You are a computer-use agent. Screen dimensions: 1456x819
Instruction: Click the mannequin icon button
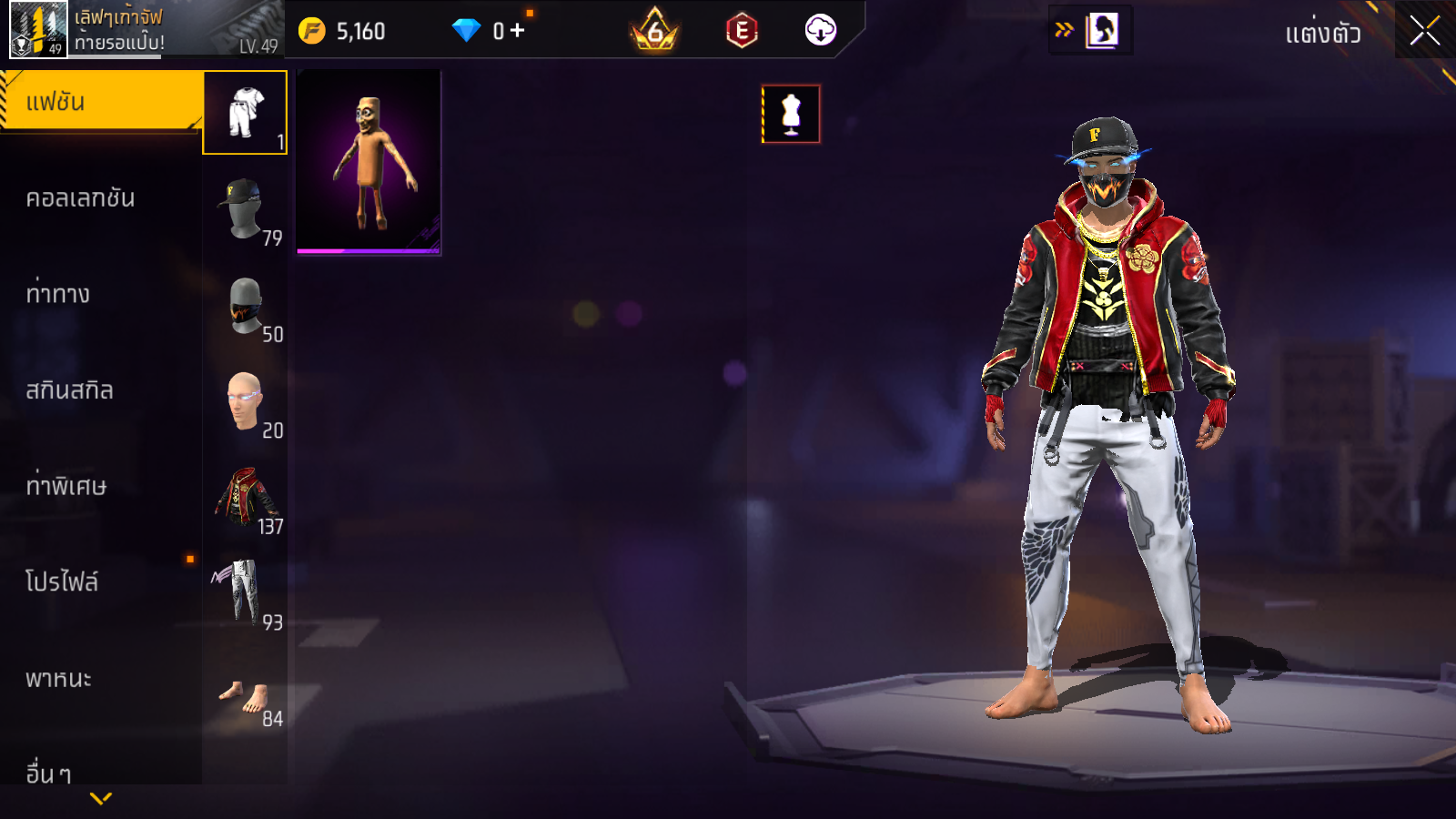[x=791, y=114]
